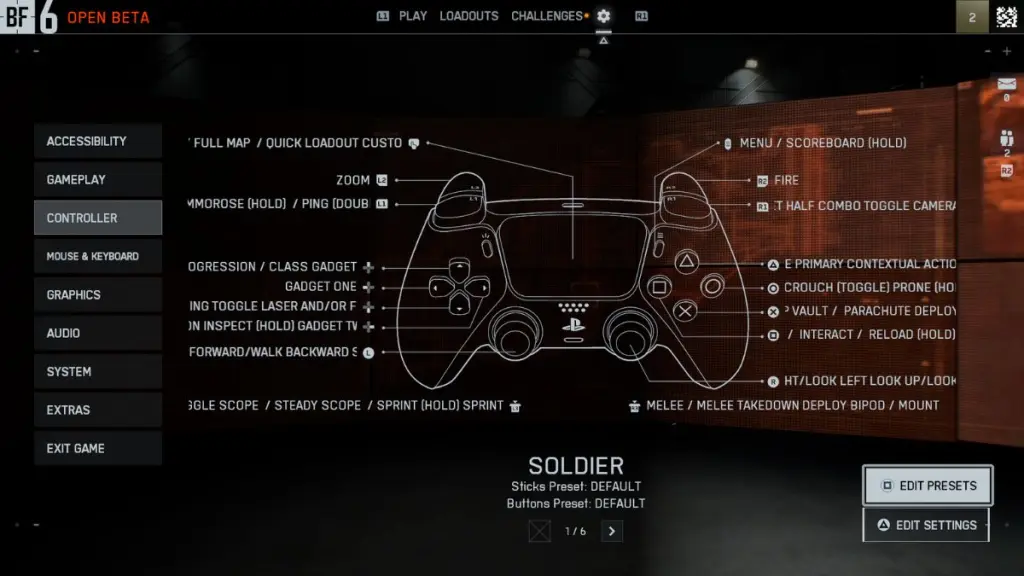The height and width of the screenshot is (576, 1024).
Task: Go to the Challenges tab
Action: point(546,16)
